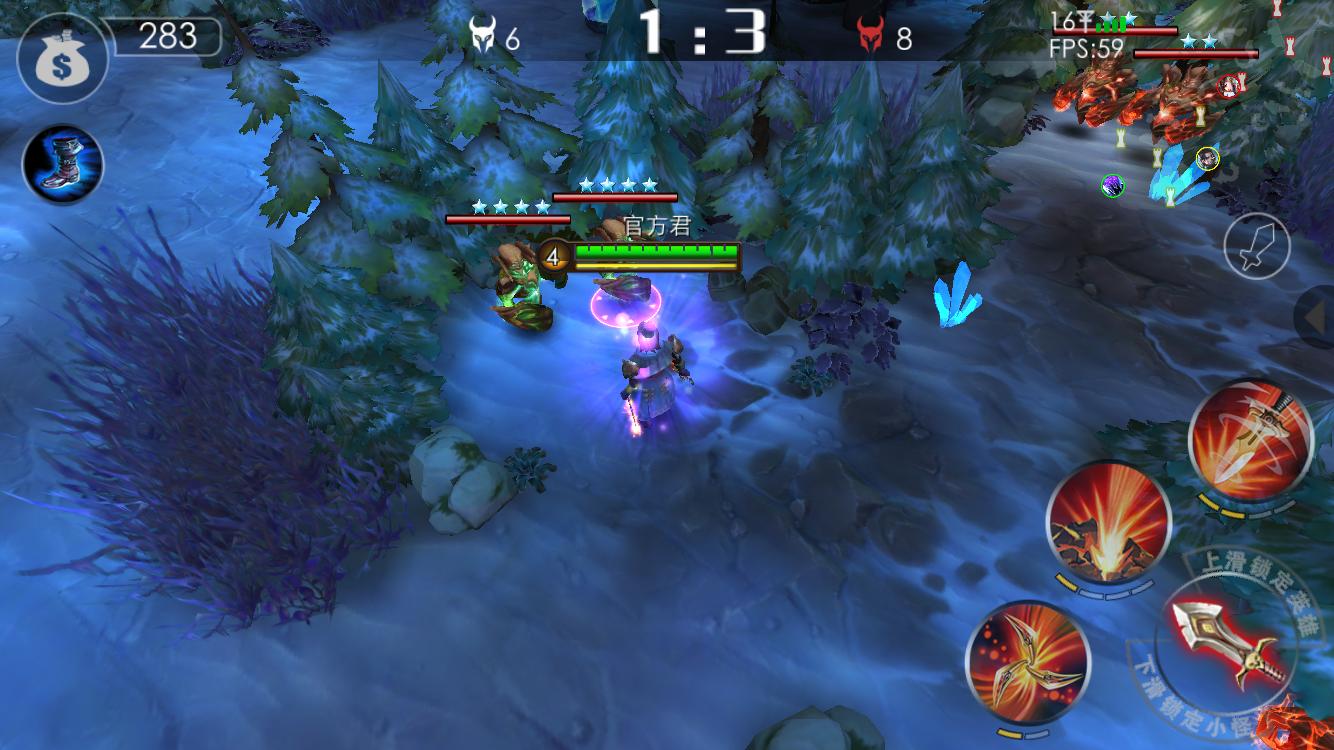Open the shop via the money bag icon

(x=62, y=58)
